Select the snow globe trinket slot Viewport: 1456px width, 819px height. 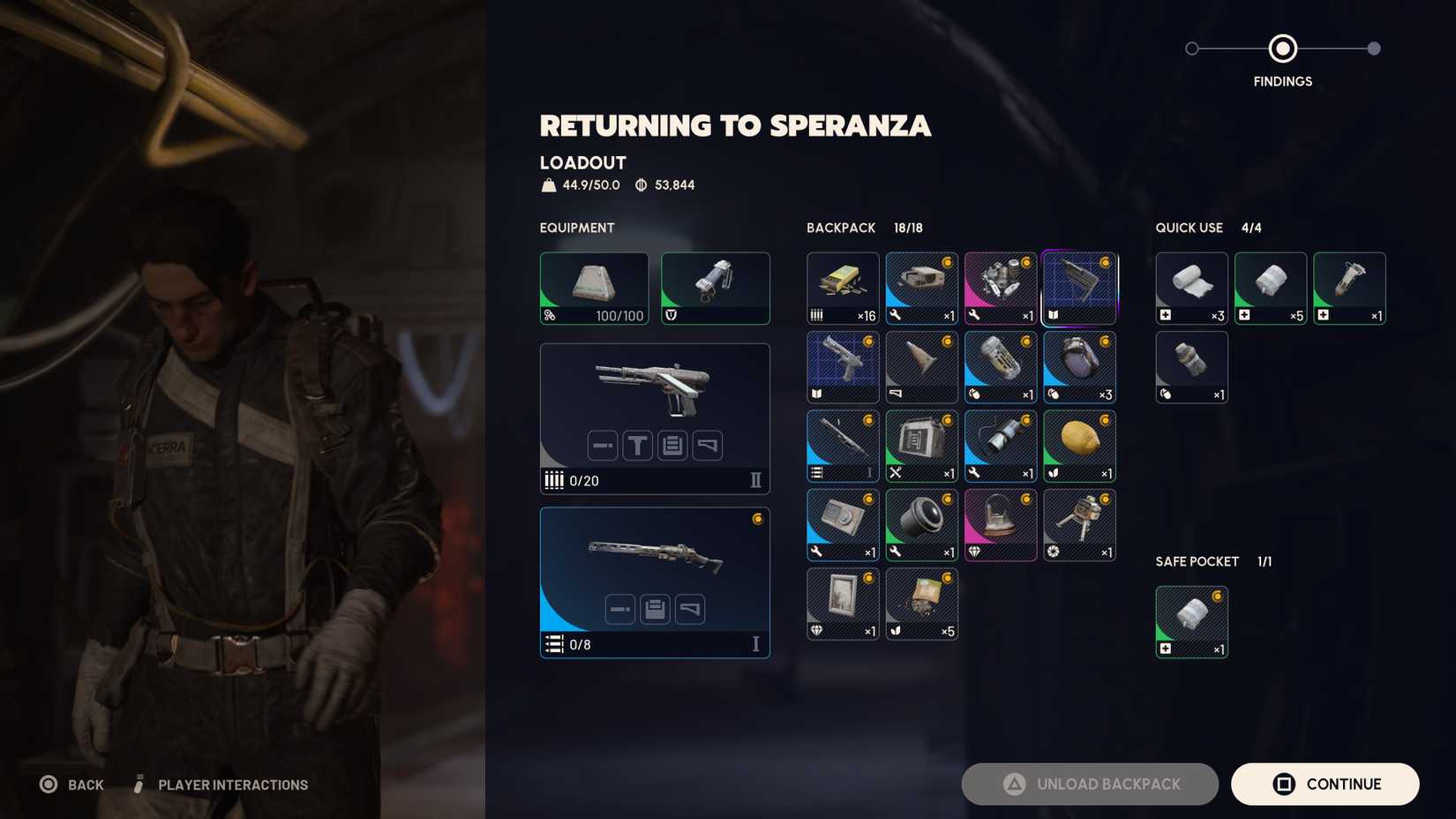(x=1001, y=524)
